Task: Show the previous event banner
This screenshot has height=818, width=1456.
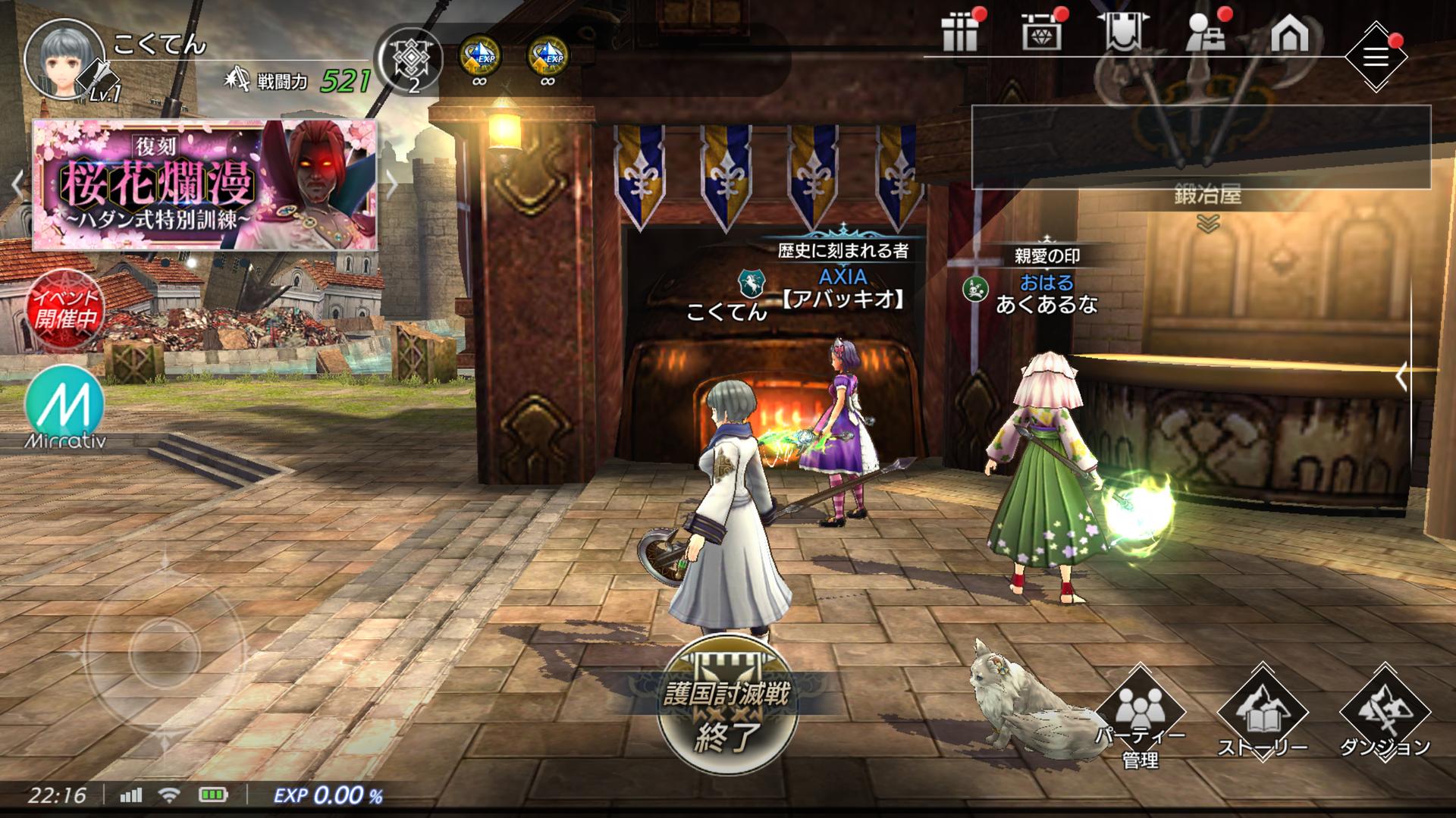Action: [x=17, y=184]
